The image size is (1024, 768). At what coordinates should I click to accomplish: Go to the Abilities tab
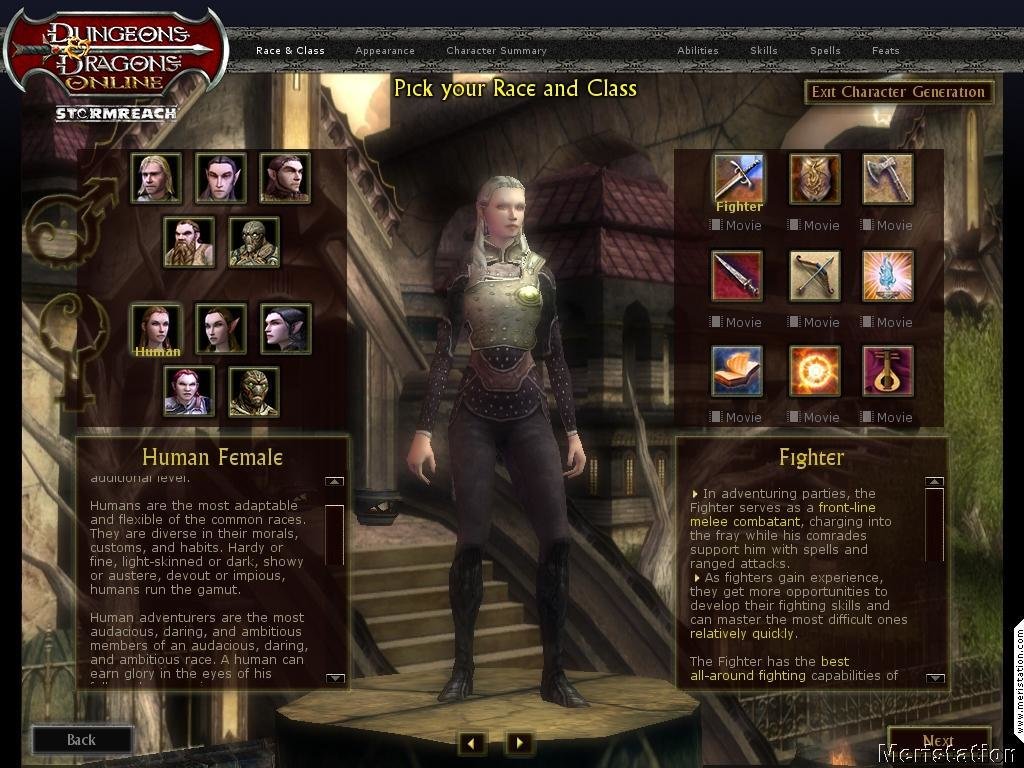[697, 51]
